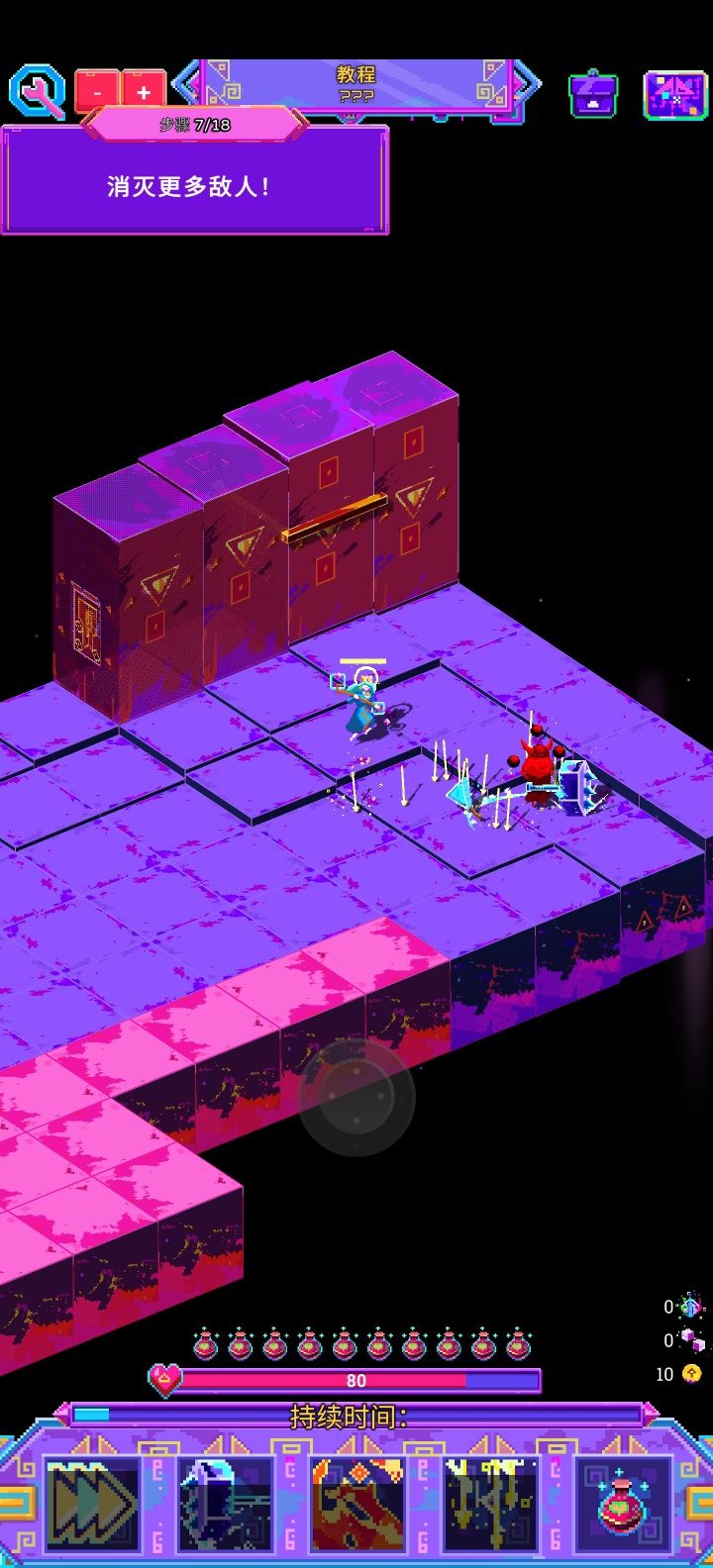This screenshot has width=713, height=1568.
Task: Activate the red fire ability
Action: [x=357, y=1503]
